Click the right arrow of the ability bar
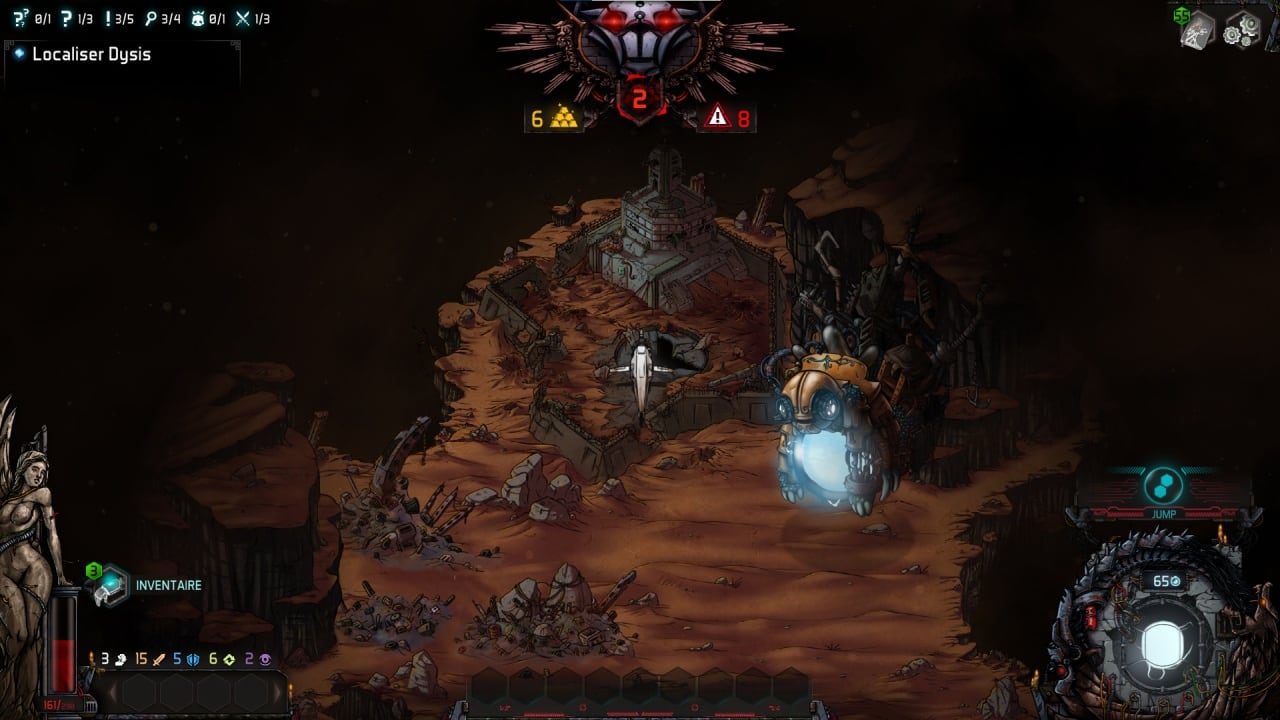This screenshot has width=1280, height=720. click(277, 692)
